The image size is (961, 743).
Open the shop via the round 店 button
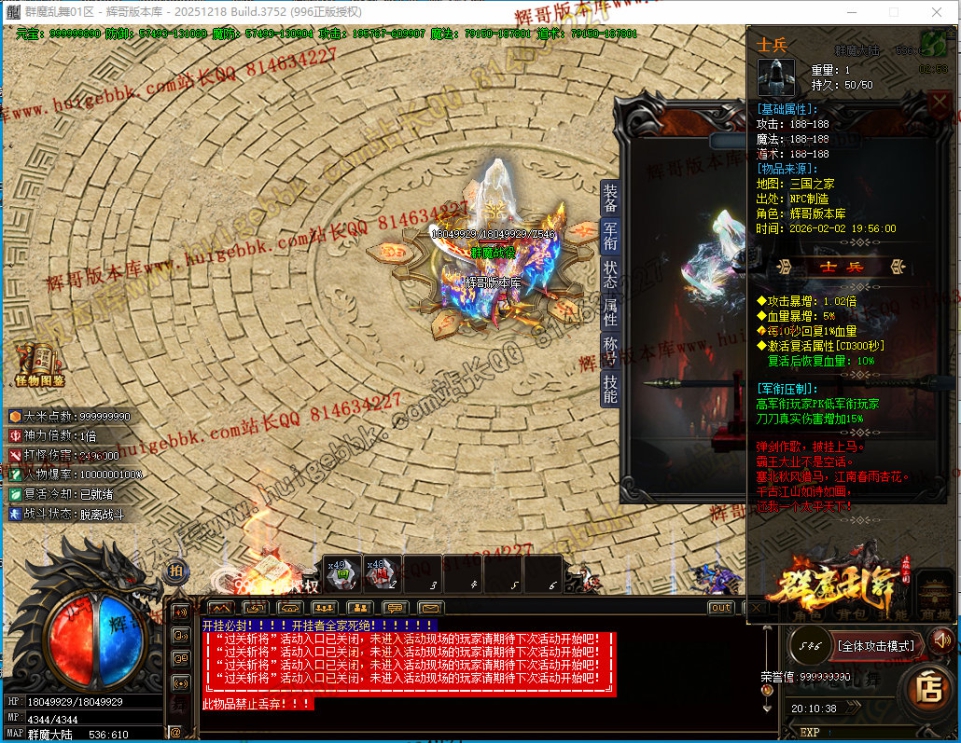(x=930, y=688)
